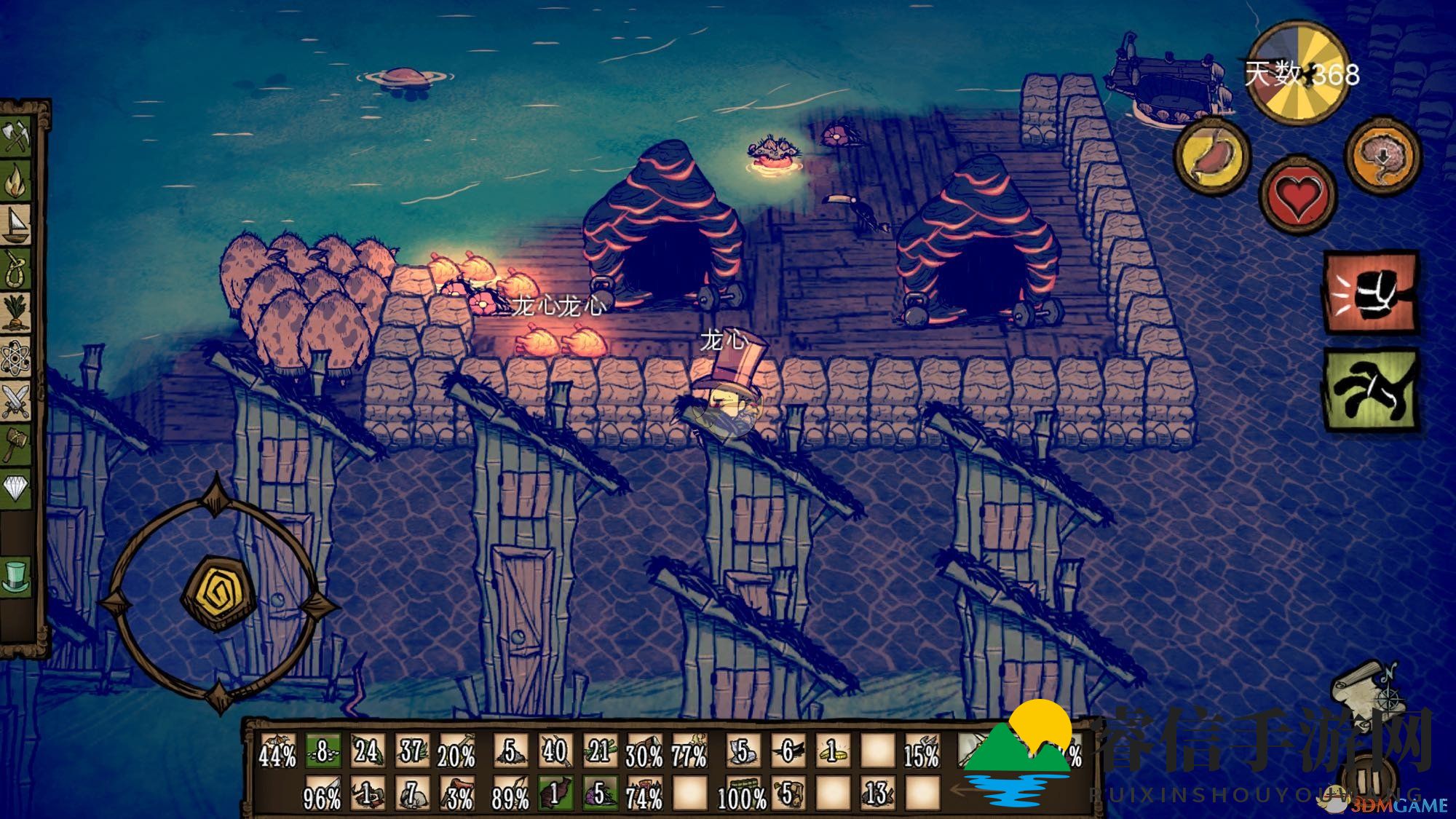Choose the diamond Refine crafting tab
The width and height of the screenshot is (1456, 819).
pyautogui.click(x=16, y=486)
